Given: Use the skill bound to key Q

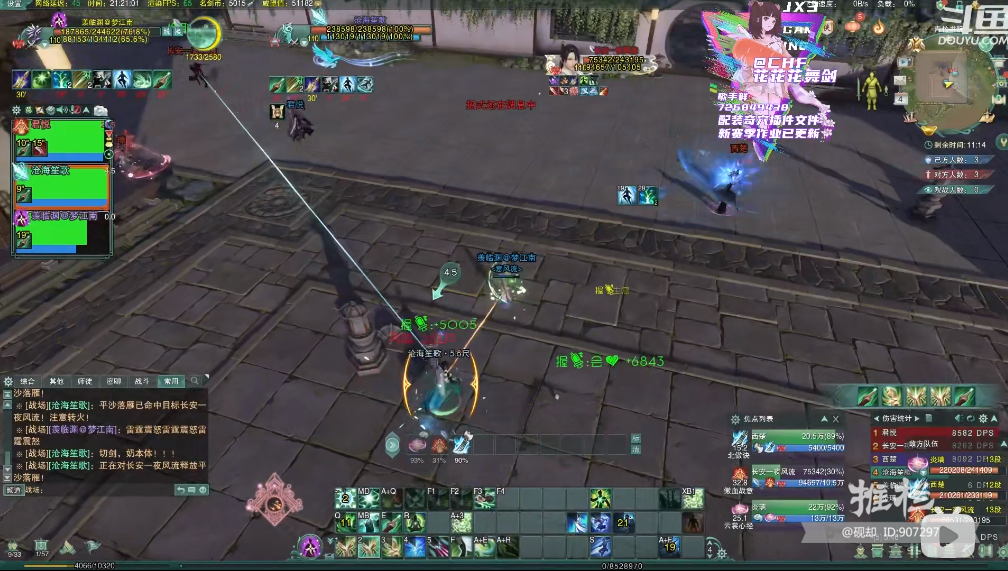Looking at the screenshot, I should click(x=344, y=522).
